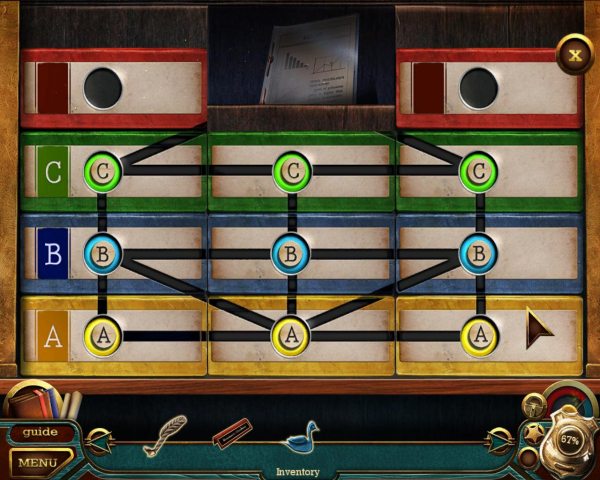The height and width of the screenshot is (480, 600).
Task: Select the feather in the inventory
Action: [165, 435]
